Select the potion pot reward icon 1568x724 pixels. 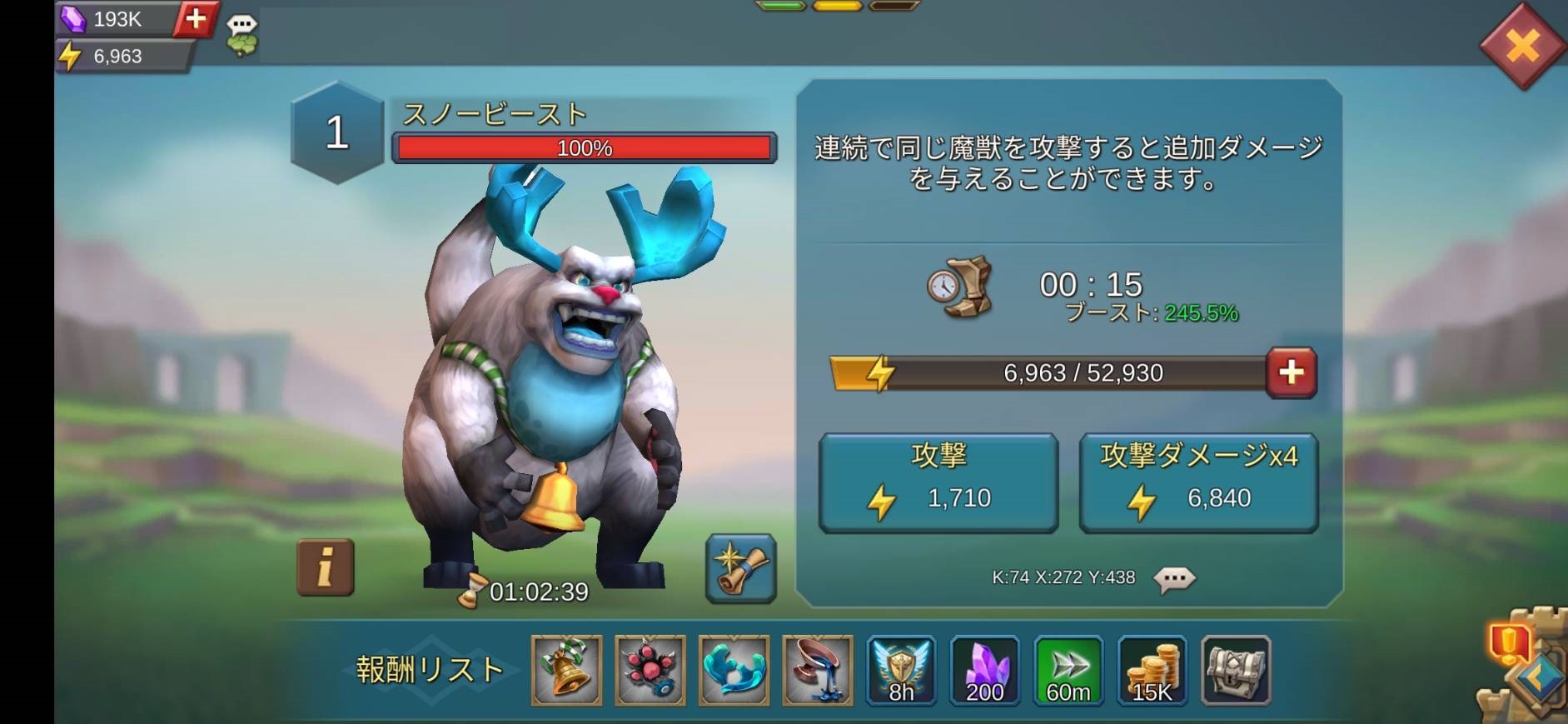819,671
